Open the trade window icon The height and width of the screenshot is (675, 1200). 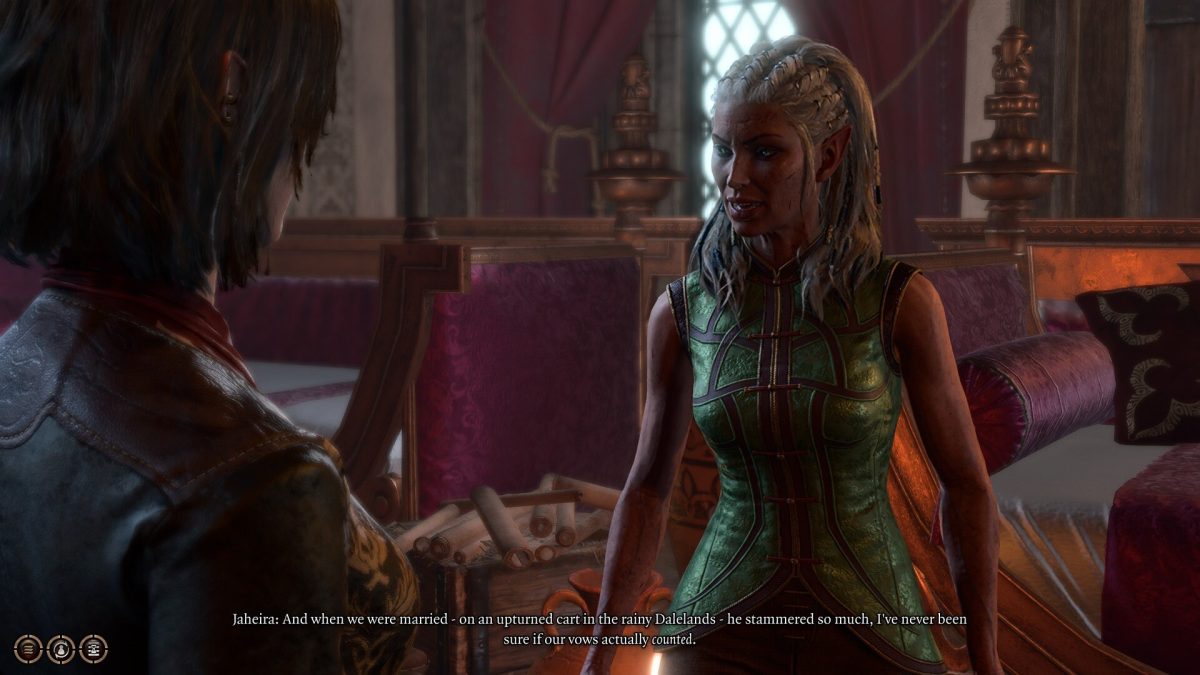click(93, 649)
